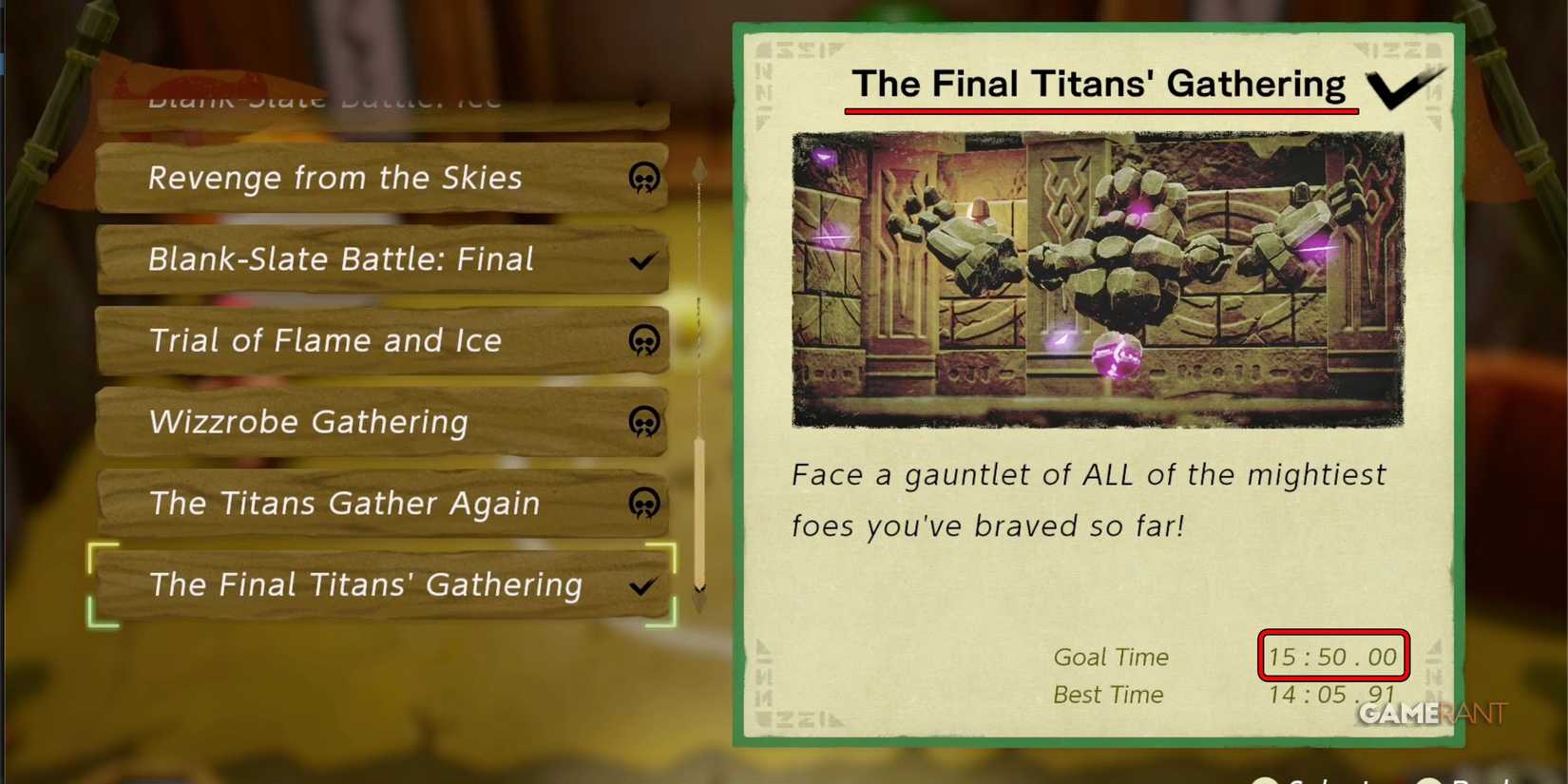Viewport: 1568px width, 784px height.
Task: Click the skull icon on Trial of Flame and Ice
Action: coord(645,341)
